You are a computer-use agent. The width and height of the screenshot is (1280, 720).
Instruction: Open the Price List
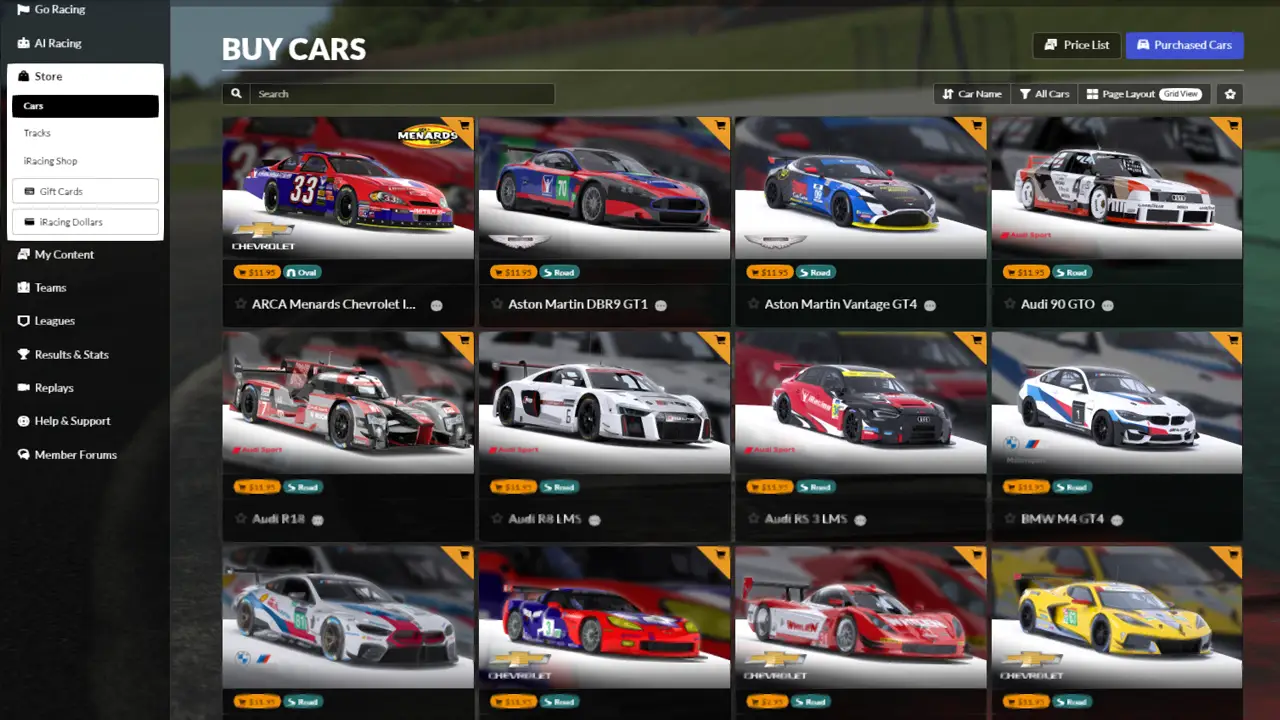click(1077, 45)
